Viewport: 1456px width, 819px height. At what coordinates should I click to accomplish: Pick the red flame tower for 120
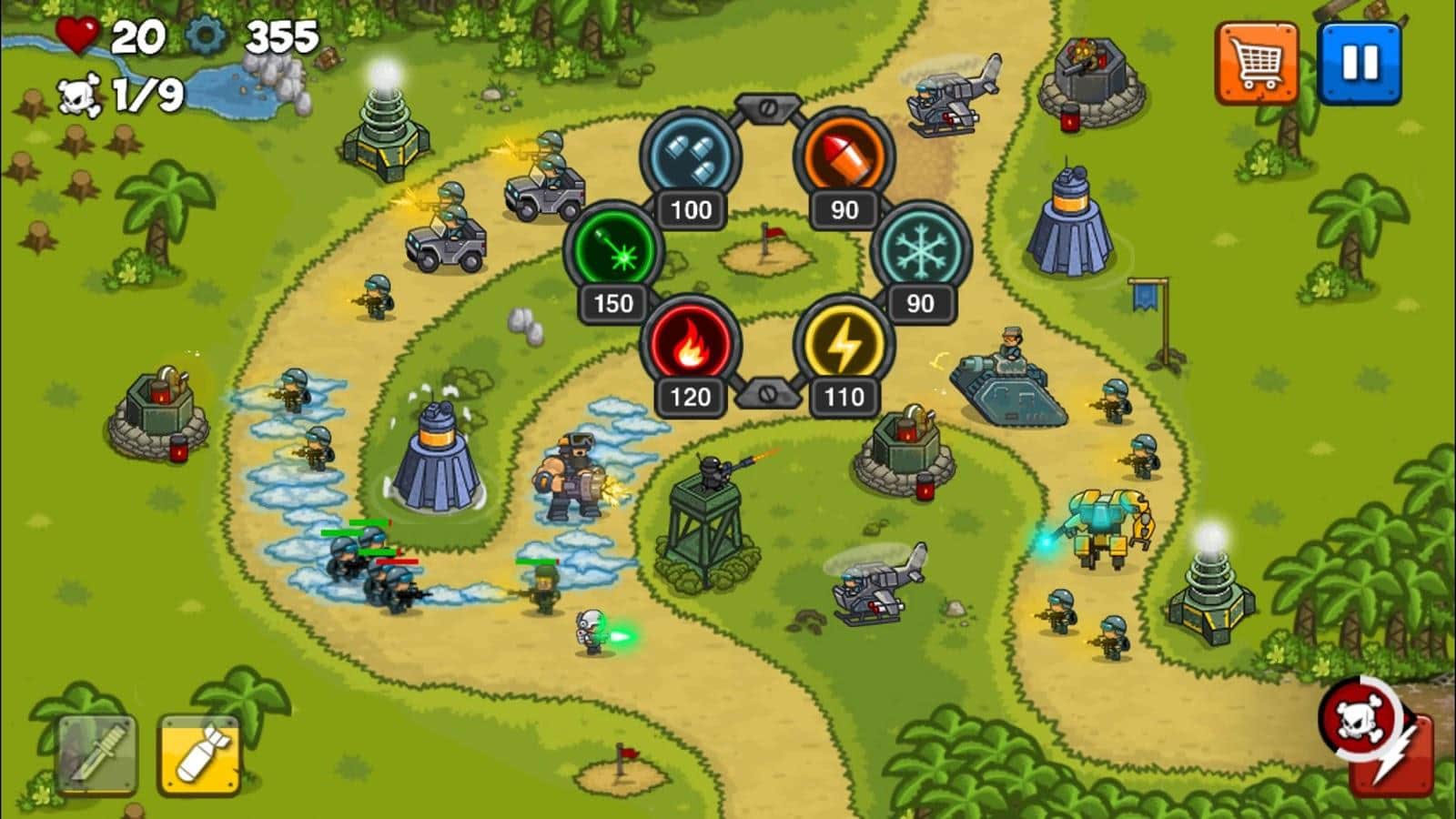pyautogui.click(x=690, y=344)
